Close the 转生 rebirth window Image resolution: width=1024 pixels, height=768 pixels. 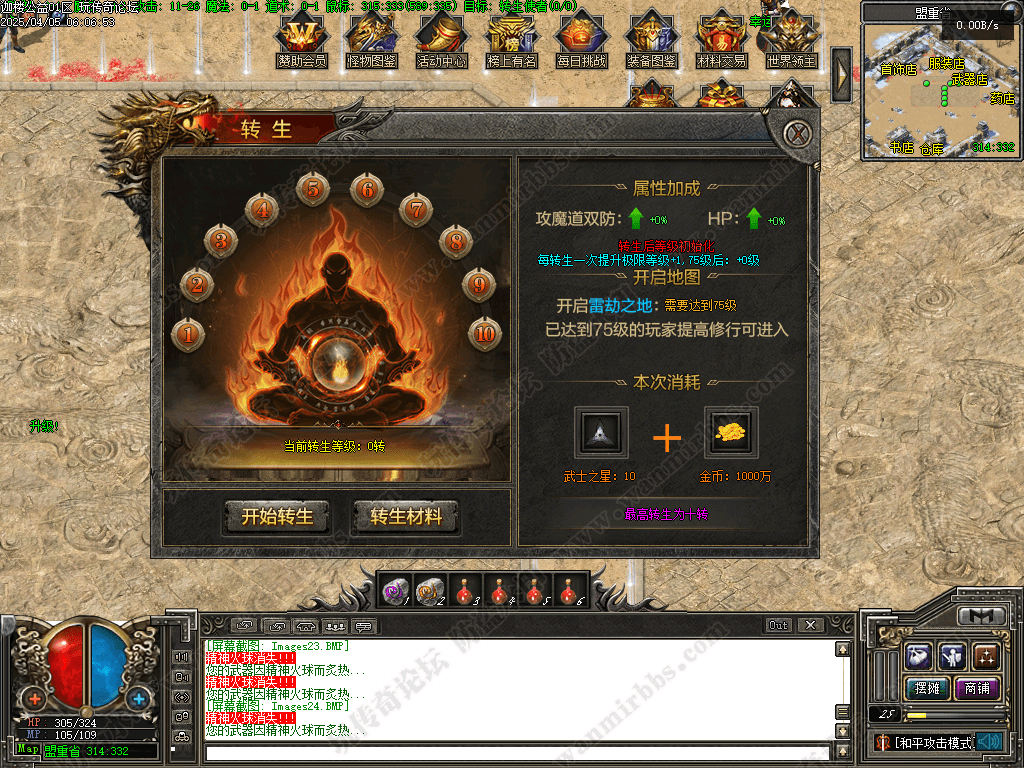[x=796, y=133]
